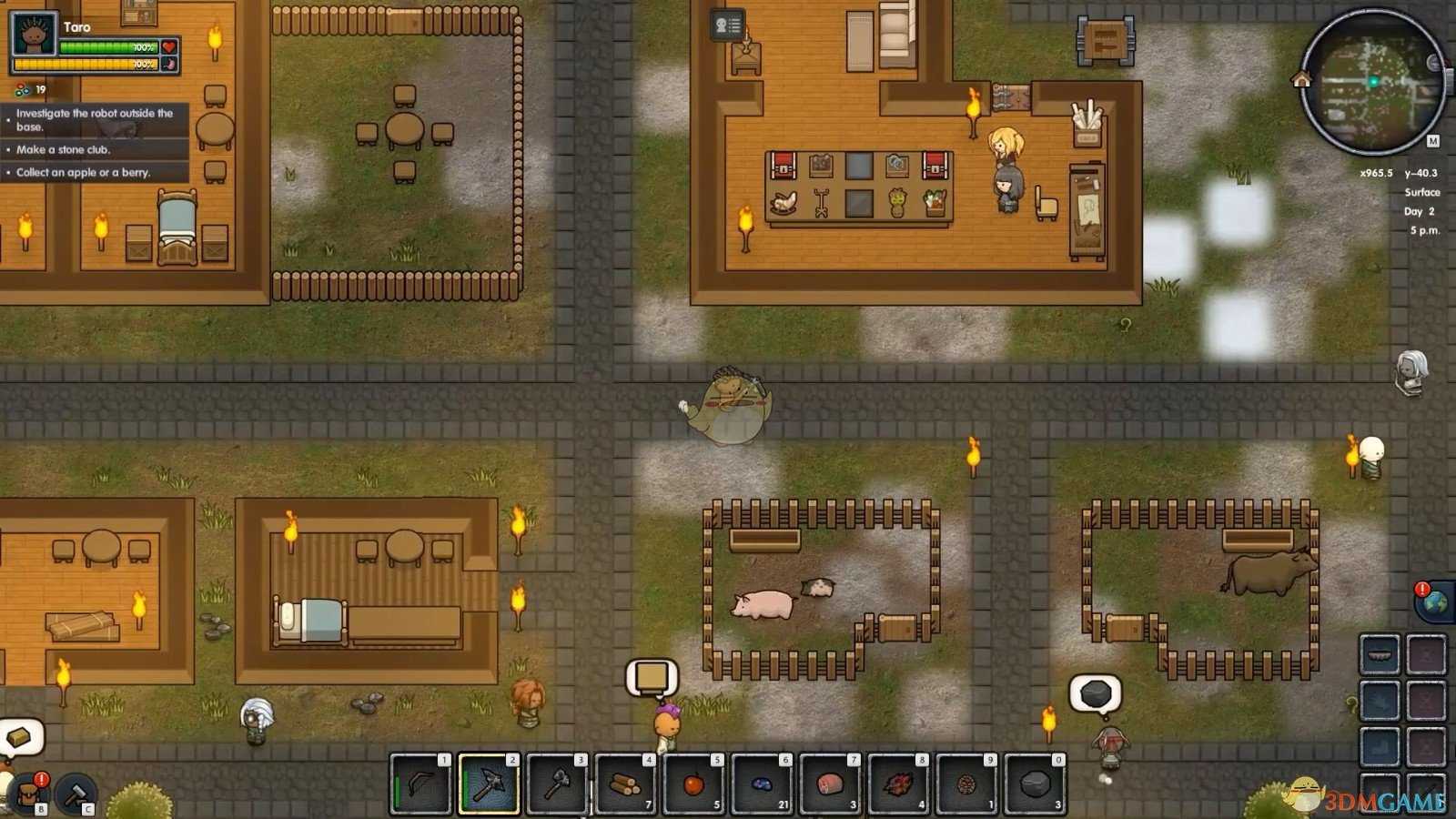
Task: Pick the red apple hotbar slot
Action: pyautogui.click(x=693, y=784)
